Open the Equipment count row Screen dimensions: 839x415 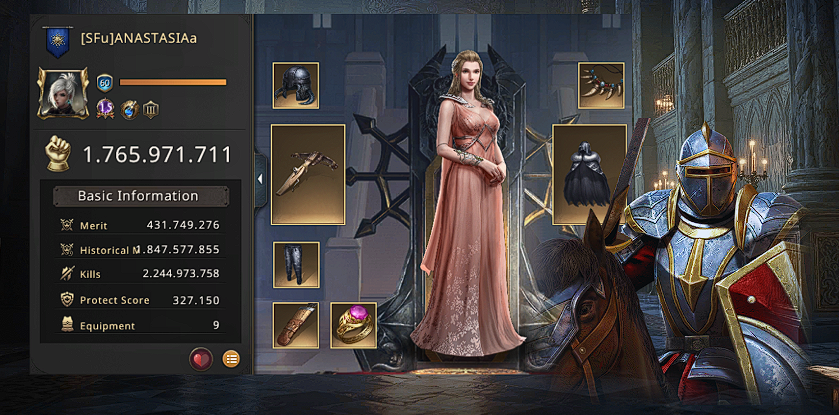click(139, 325)
